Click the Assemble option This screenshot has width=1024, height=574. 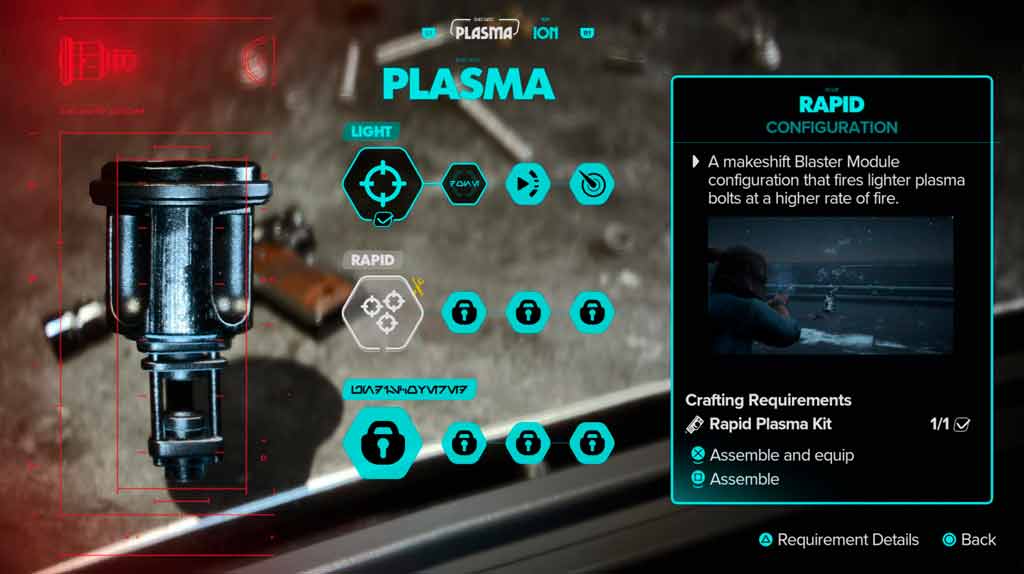click(x=743, y=479)
